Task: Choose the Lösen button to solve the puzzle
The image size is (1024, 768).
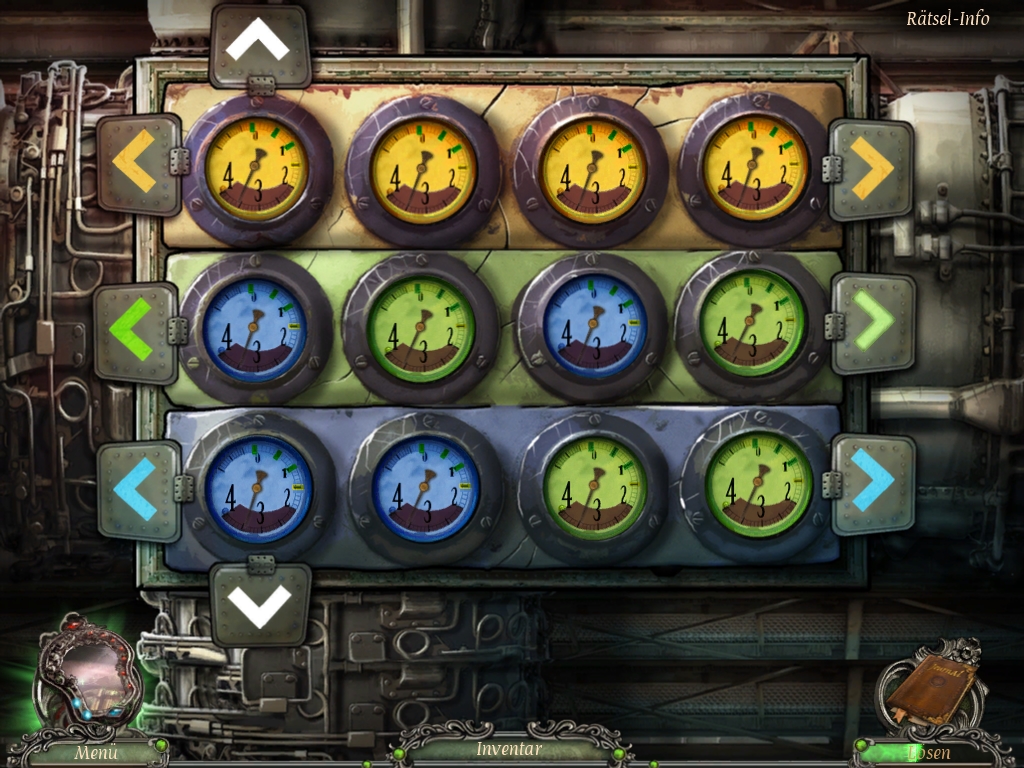Action: [927, 753]
